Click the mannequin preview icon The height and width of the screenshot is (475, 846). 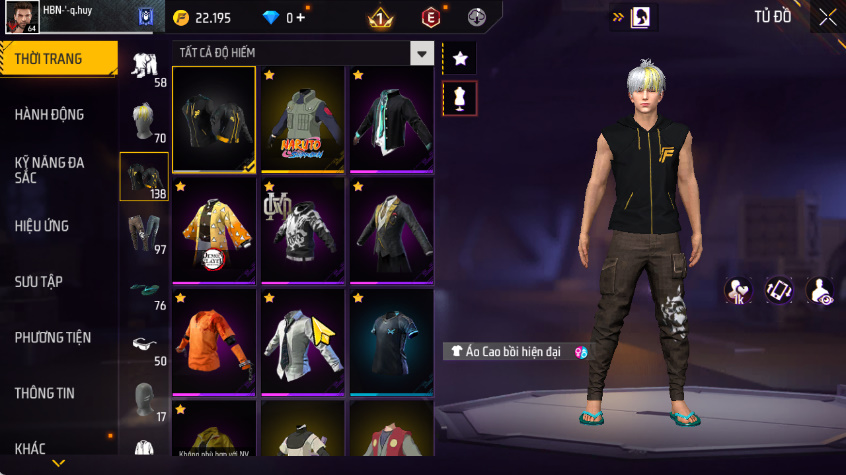[460, 99]
